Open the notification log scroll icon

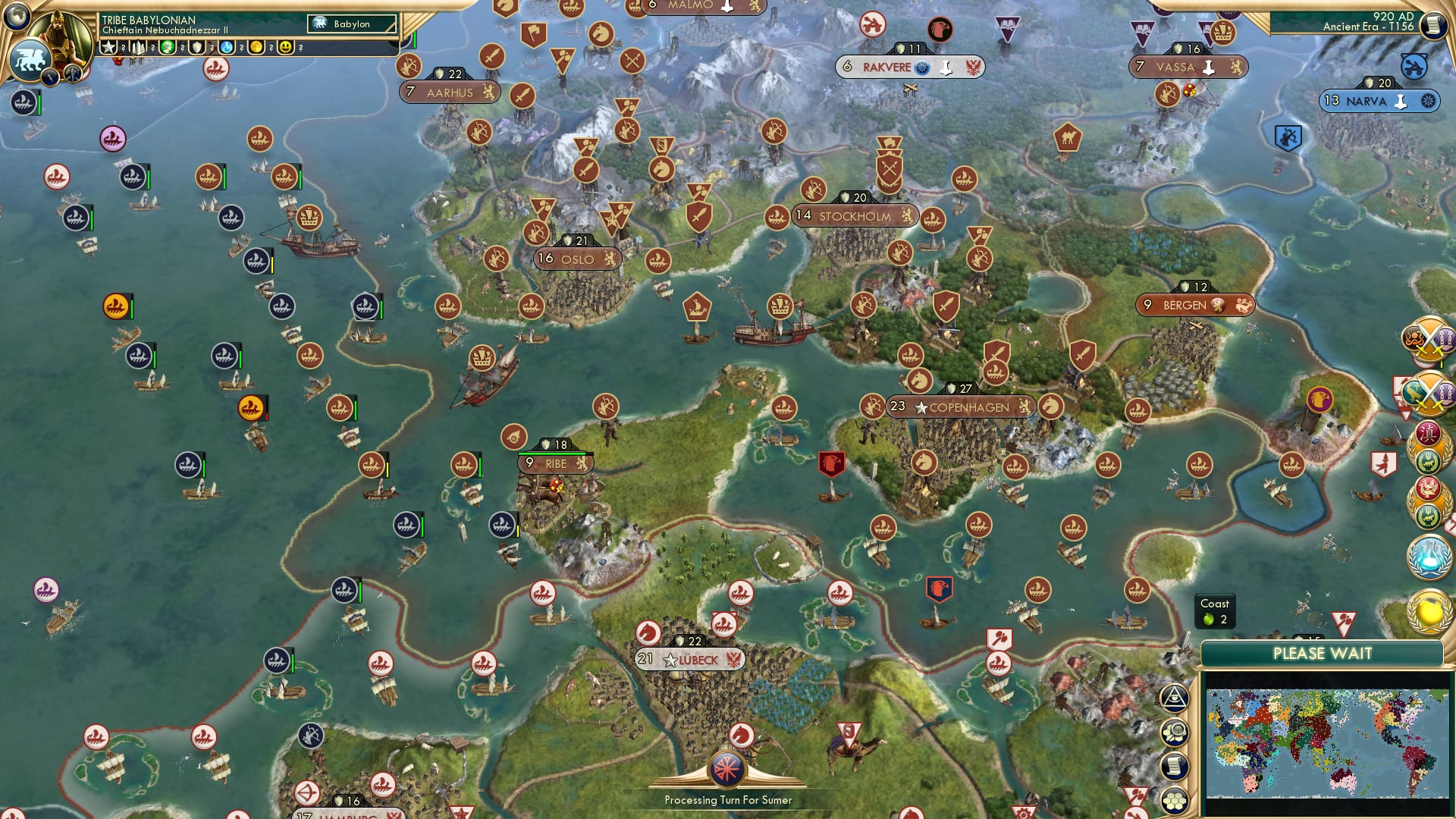[1174, 766]
